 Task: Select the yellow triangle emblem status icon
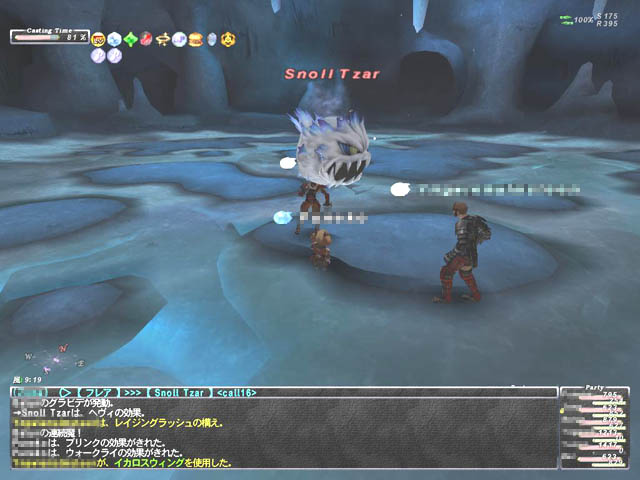pos(228,39)
